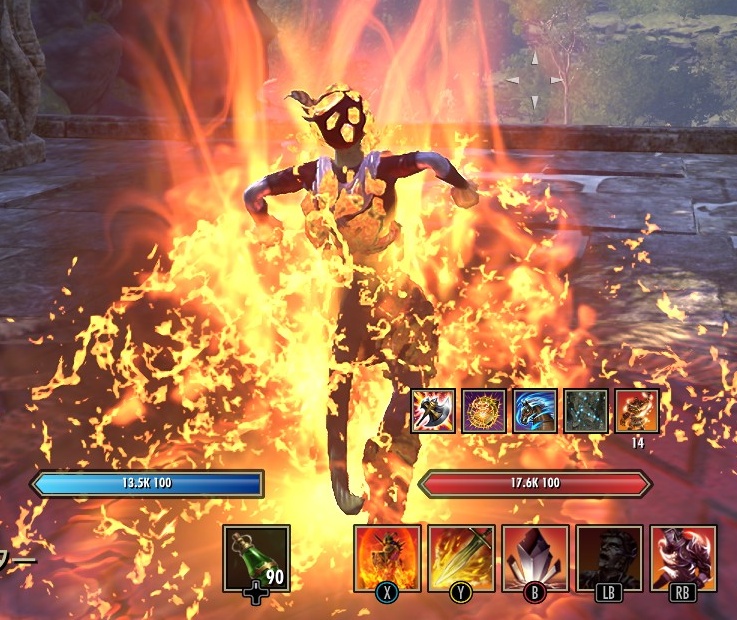The image size is (737, 620).
Task: View the blue horse buff icon
Action: click(535, 411)
